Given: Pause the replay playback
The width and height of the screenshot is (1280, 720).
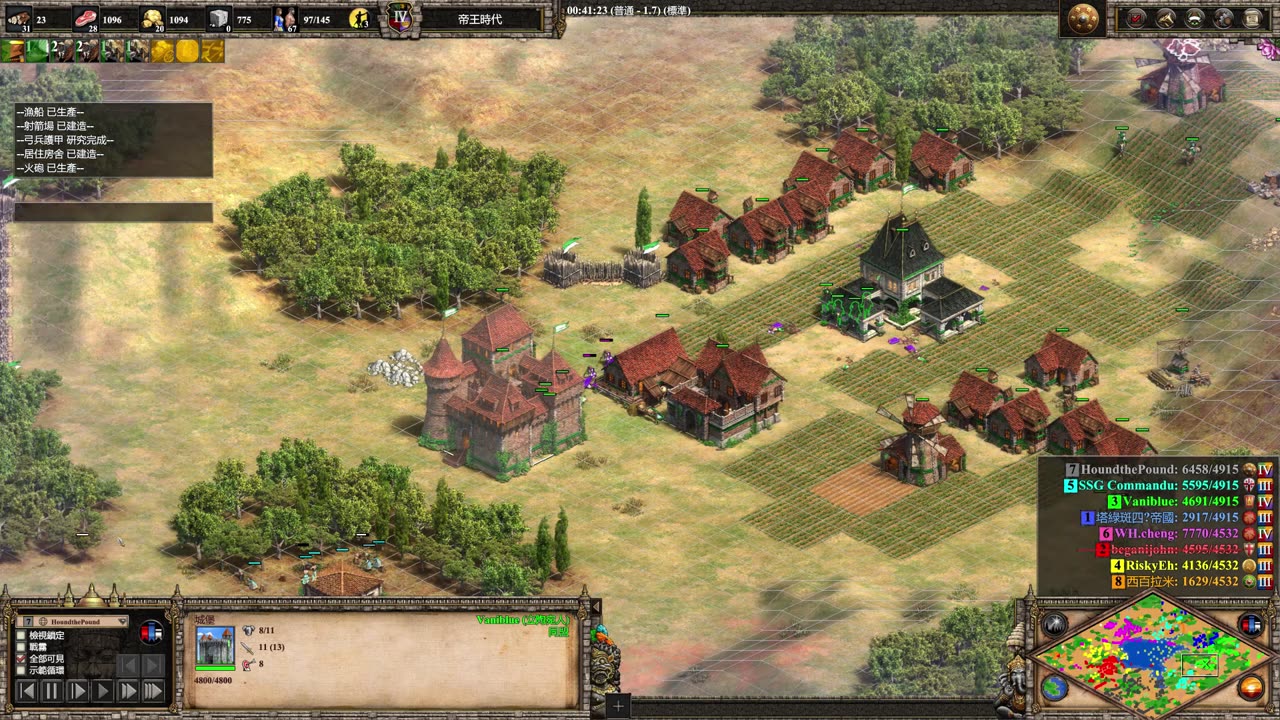Looking at the screenshot, I should (53, 690).
